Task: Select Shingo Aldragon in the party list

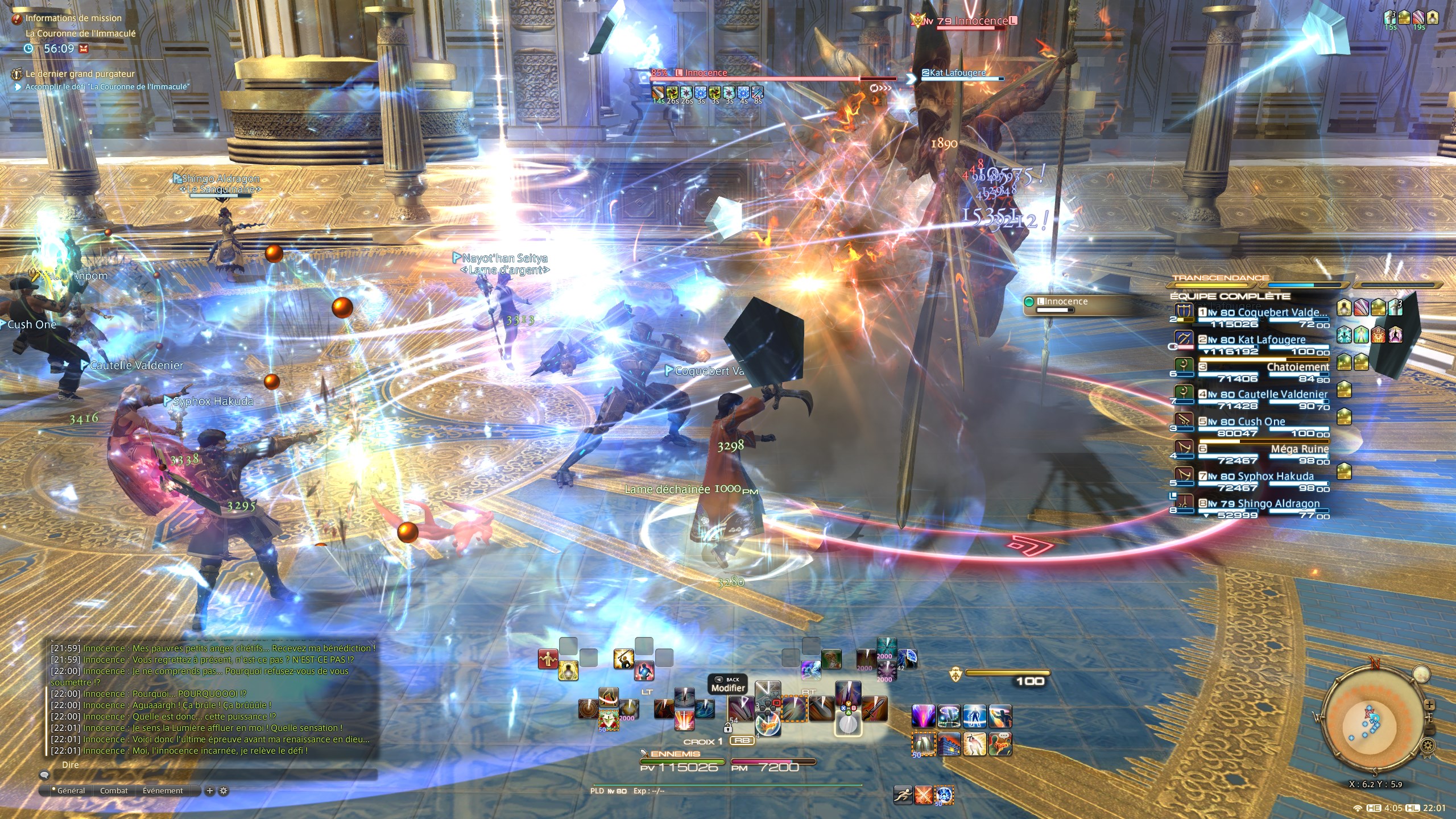Action: click(x=1278, y=504)
